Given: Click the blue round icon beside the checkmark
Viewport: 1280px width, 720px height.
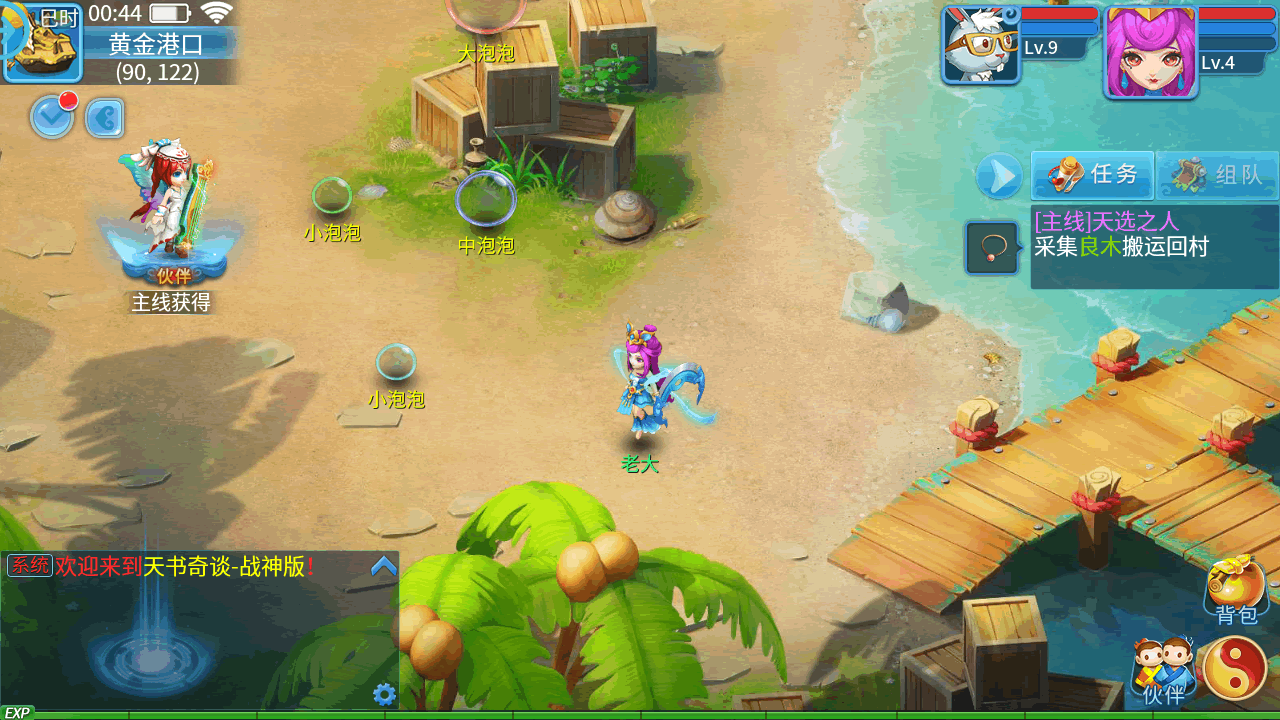Looking at the screenshot, I should (x=104, y=118).
